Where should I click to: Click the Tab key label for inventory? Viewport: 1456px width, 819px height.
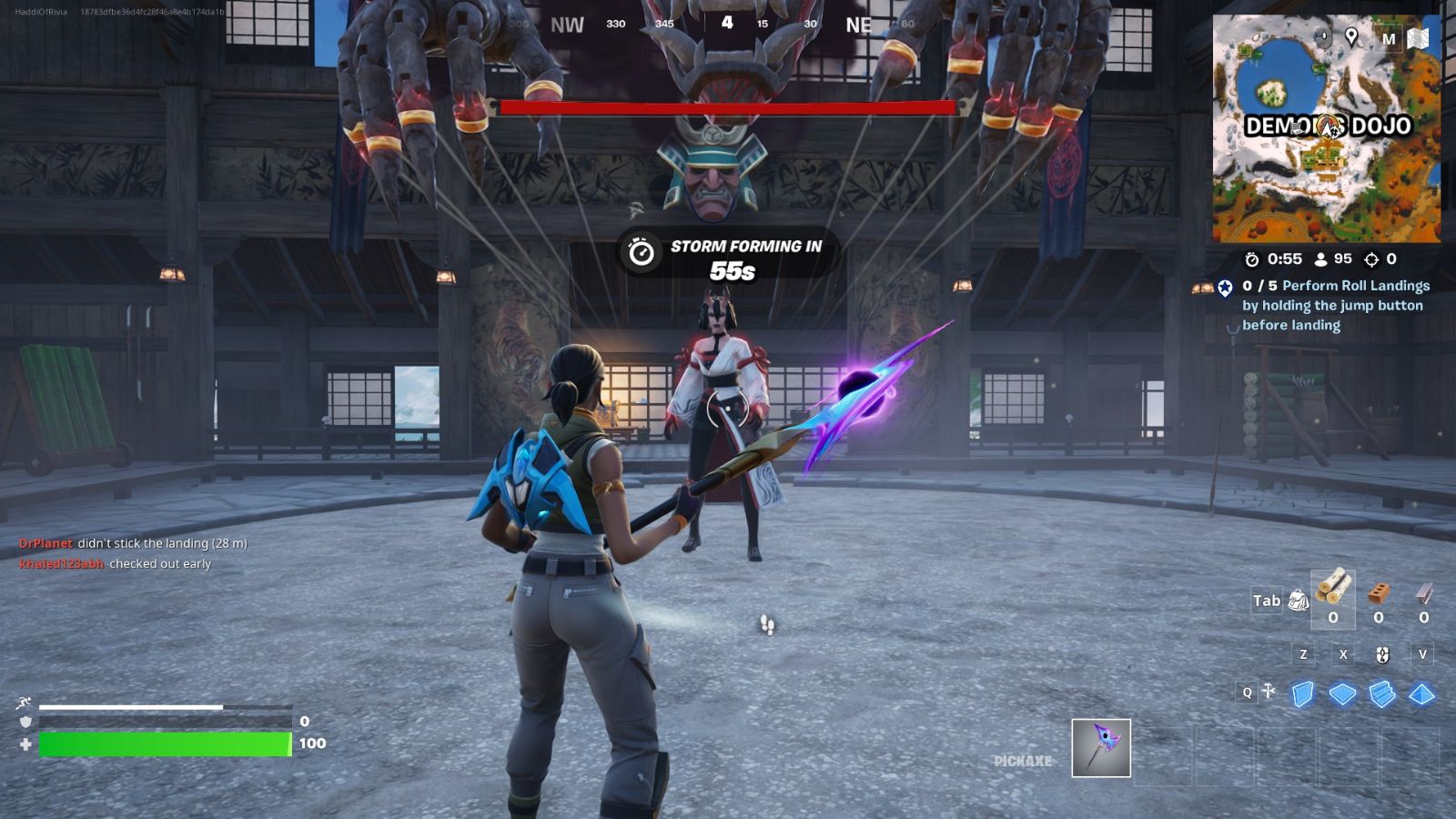coord(1265,601)
